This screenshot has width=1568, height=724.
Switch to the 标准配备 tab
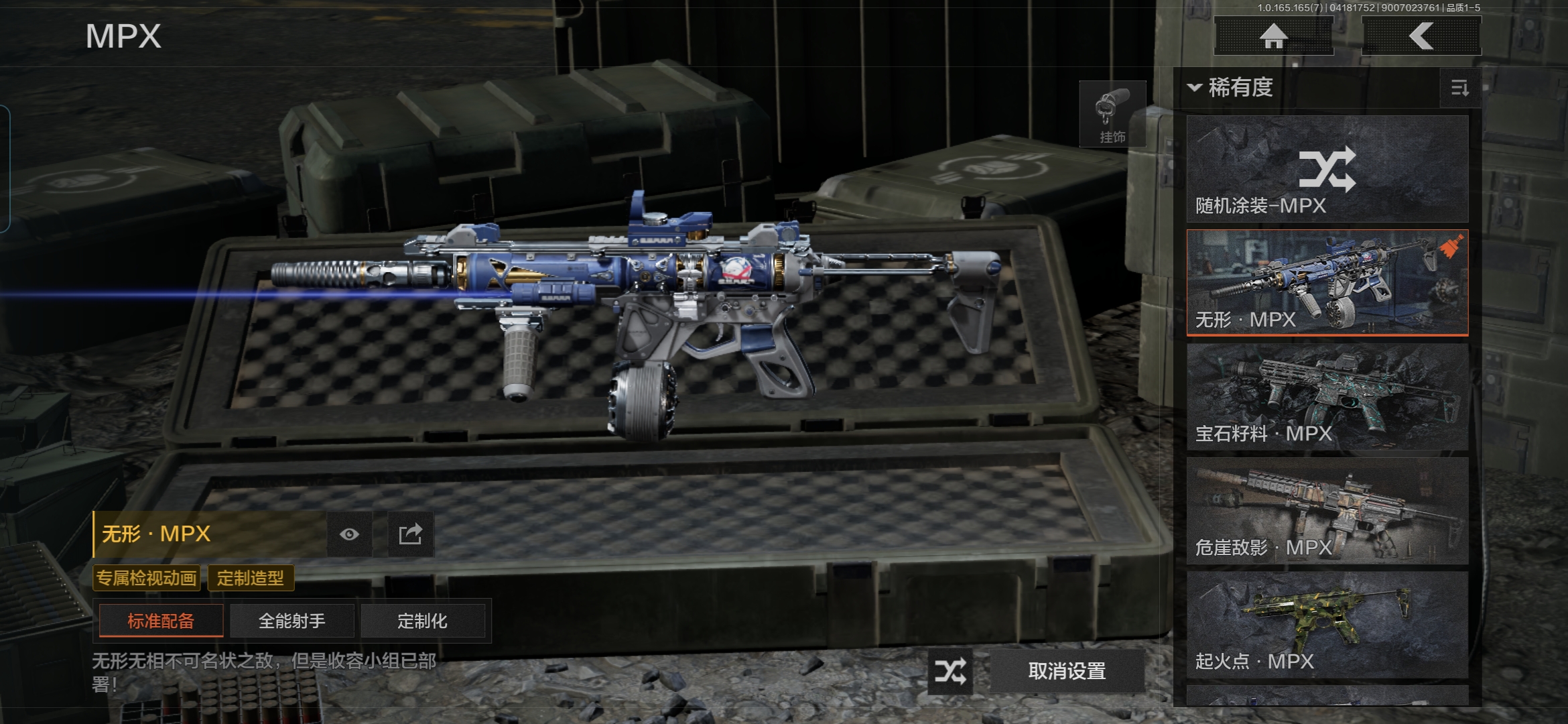[161, 621]
